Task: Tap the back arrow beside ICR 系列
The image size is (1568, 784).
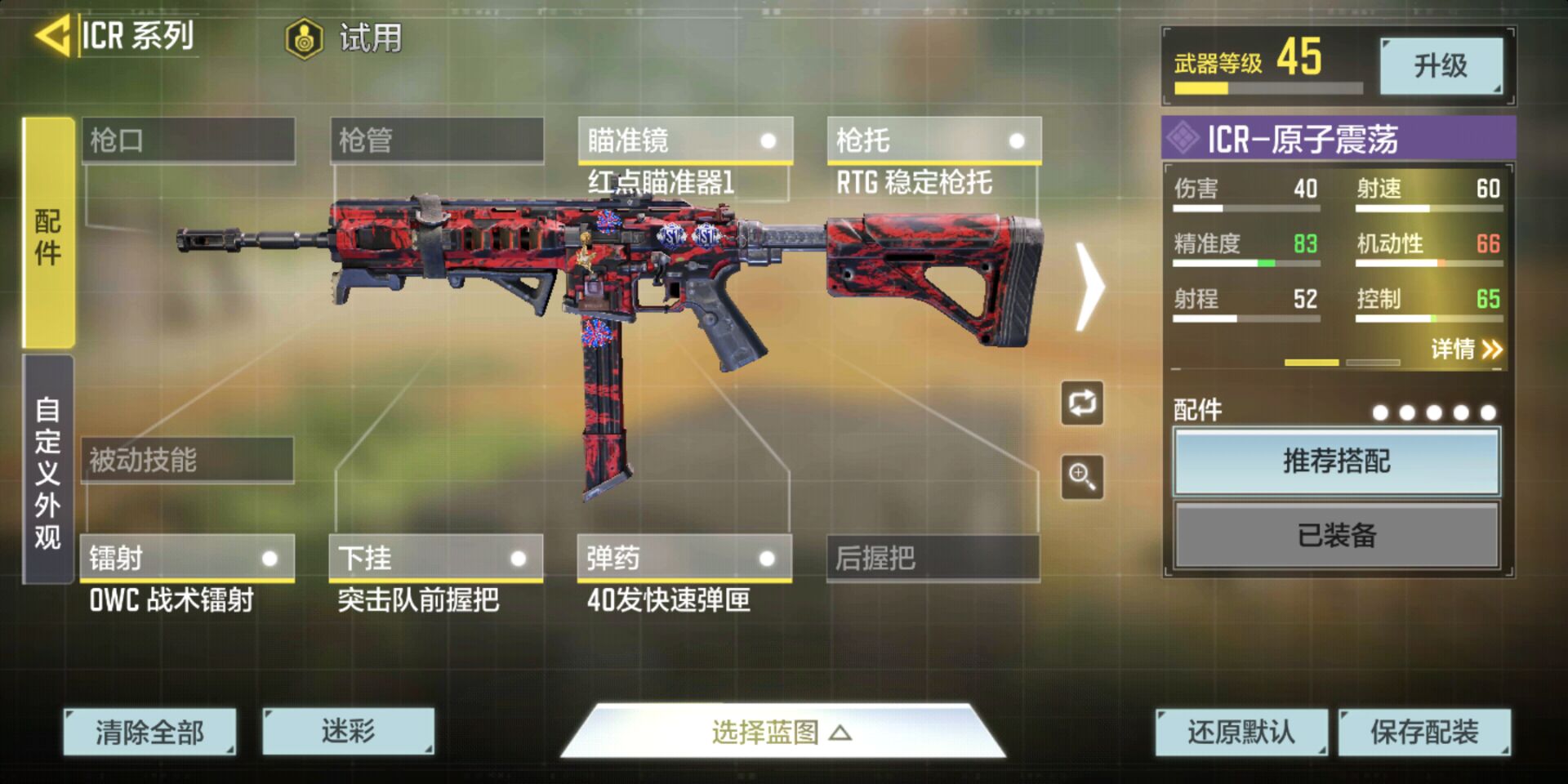Action: point(54,35)
